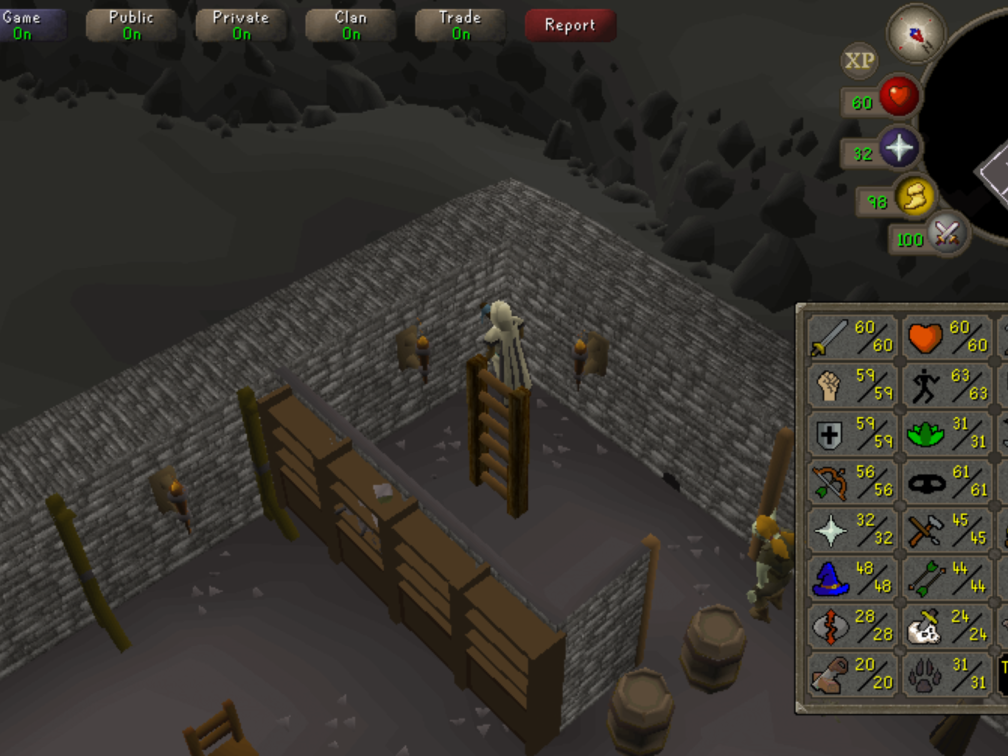Open the Ranged skill bow icon
1008x756 pixels.
click(852, 481)
